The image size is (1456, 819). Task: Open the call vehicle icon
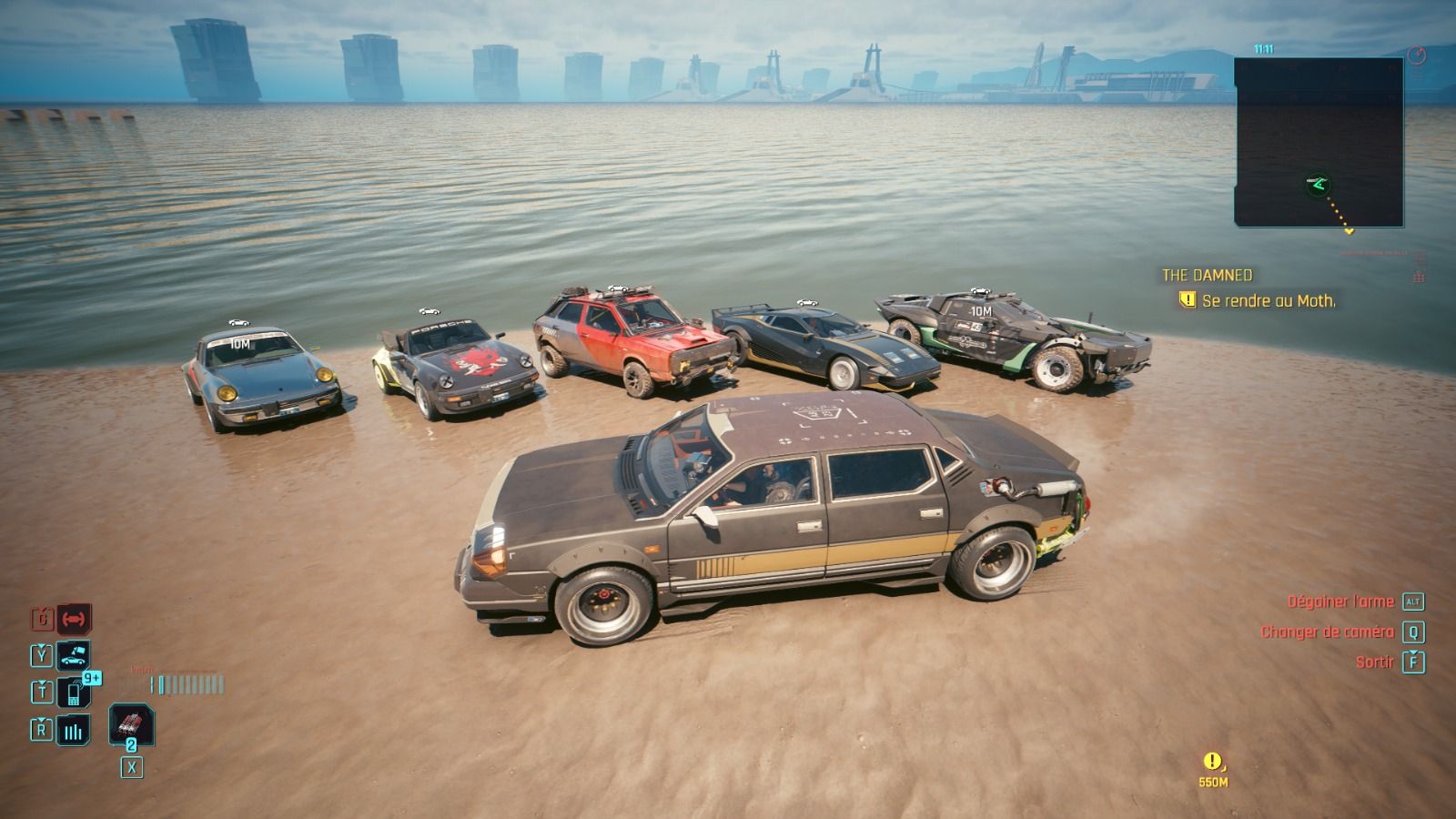tap(74, 655)
